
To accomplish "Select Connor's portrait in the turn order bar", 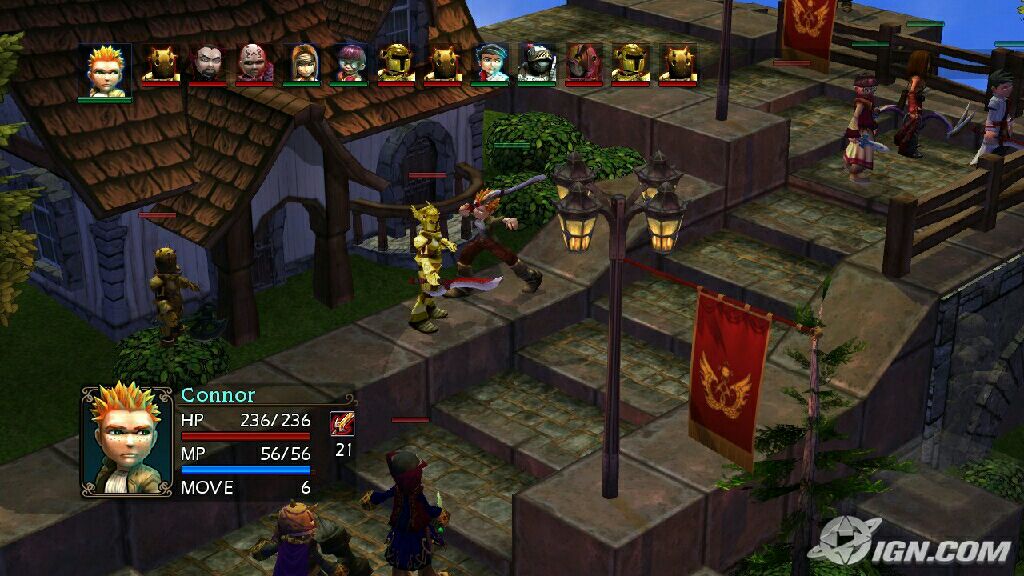I will (x=105, y=70).
